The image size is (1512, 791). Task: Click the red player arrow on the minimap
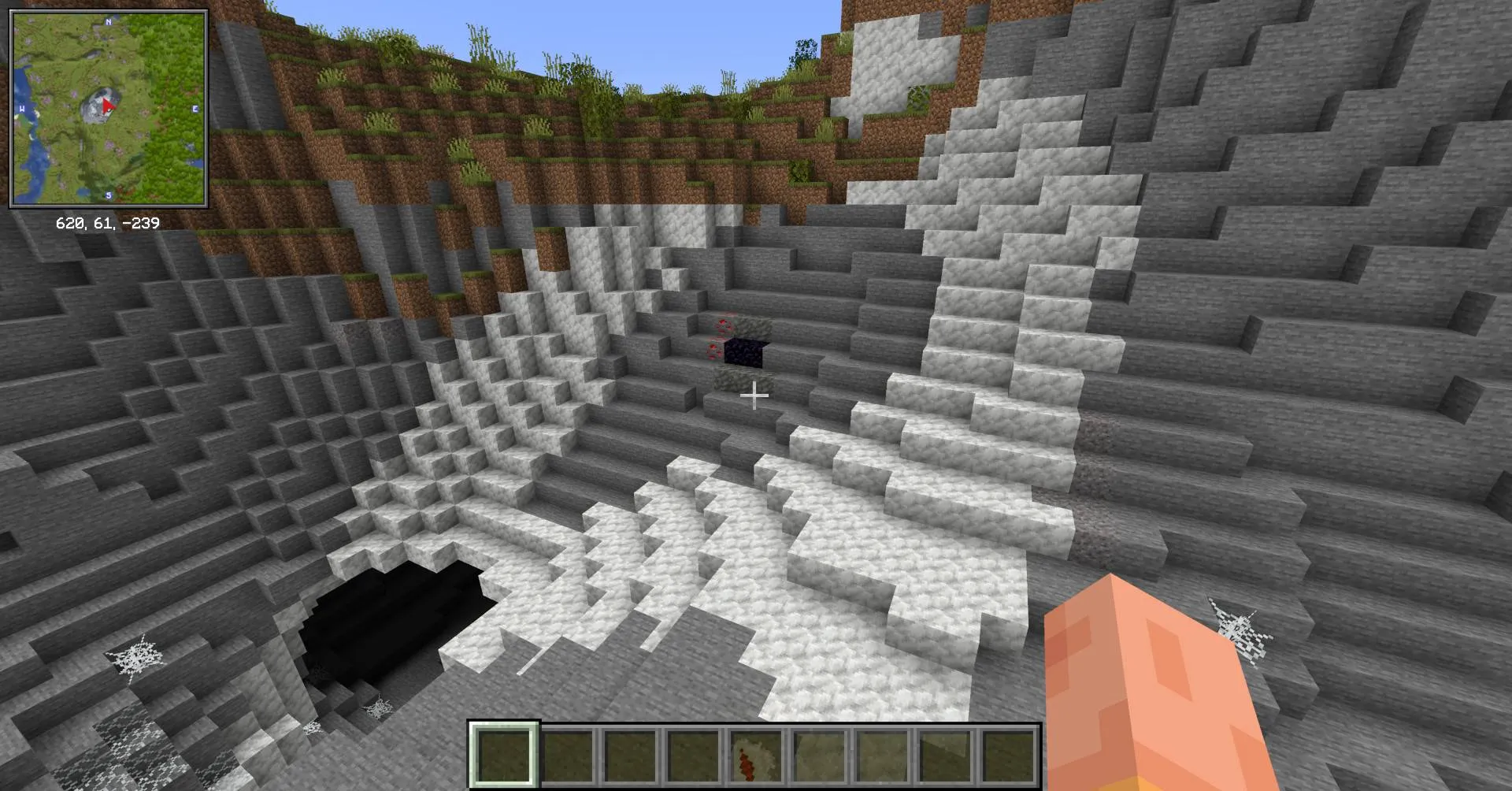109,106
